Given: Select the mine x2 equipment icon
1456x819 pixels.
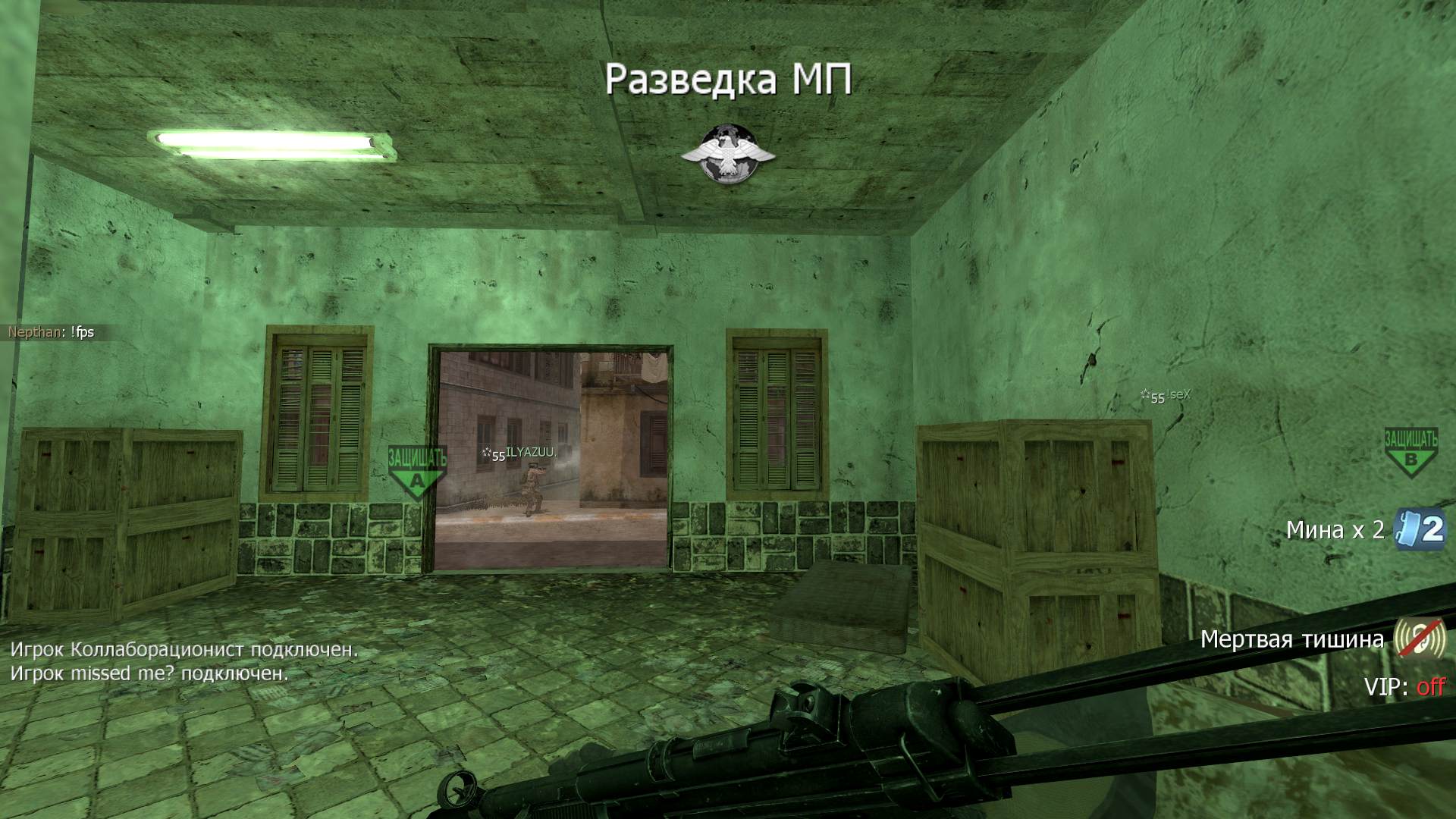Looking at the screenshot, I should [x=1420, y=529].
